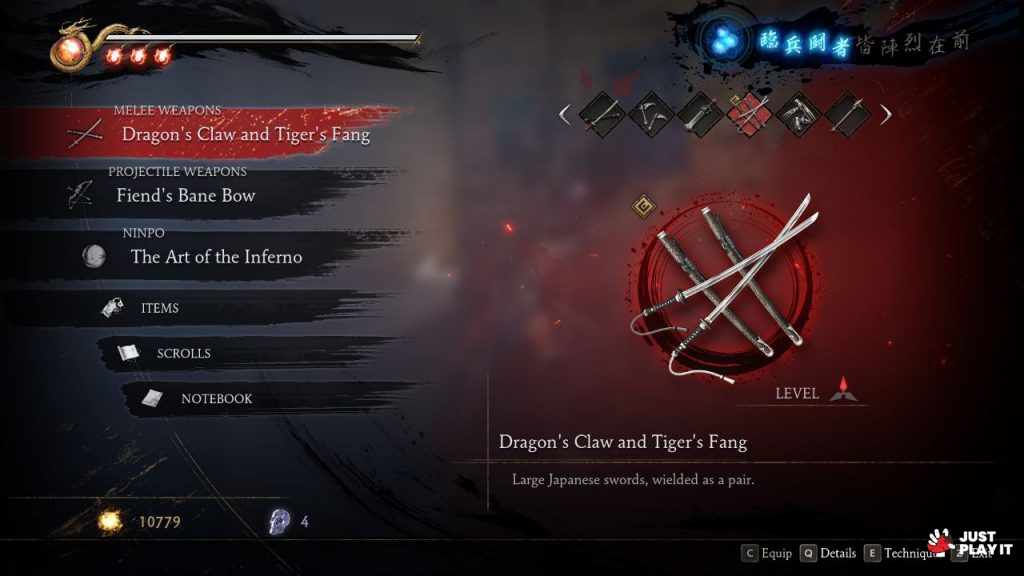The width and height of the screenshot is (1024, 576).
Task: Choose the Ninpo menu entry
Action: point(215,256)
